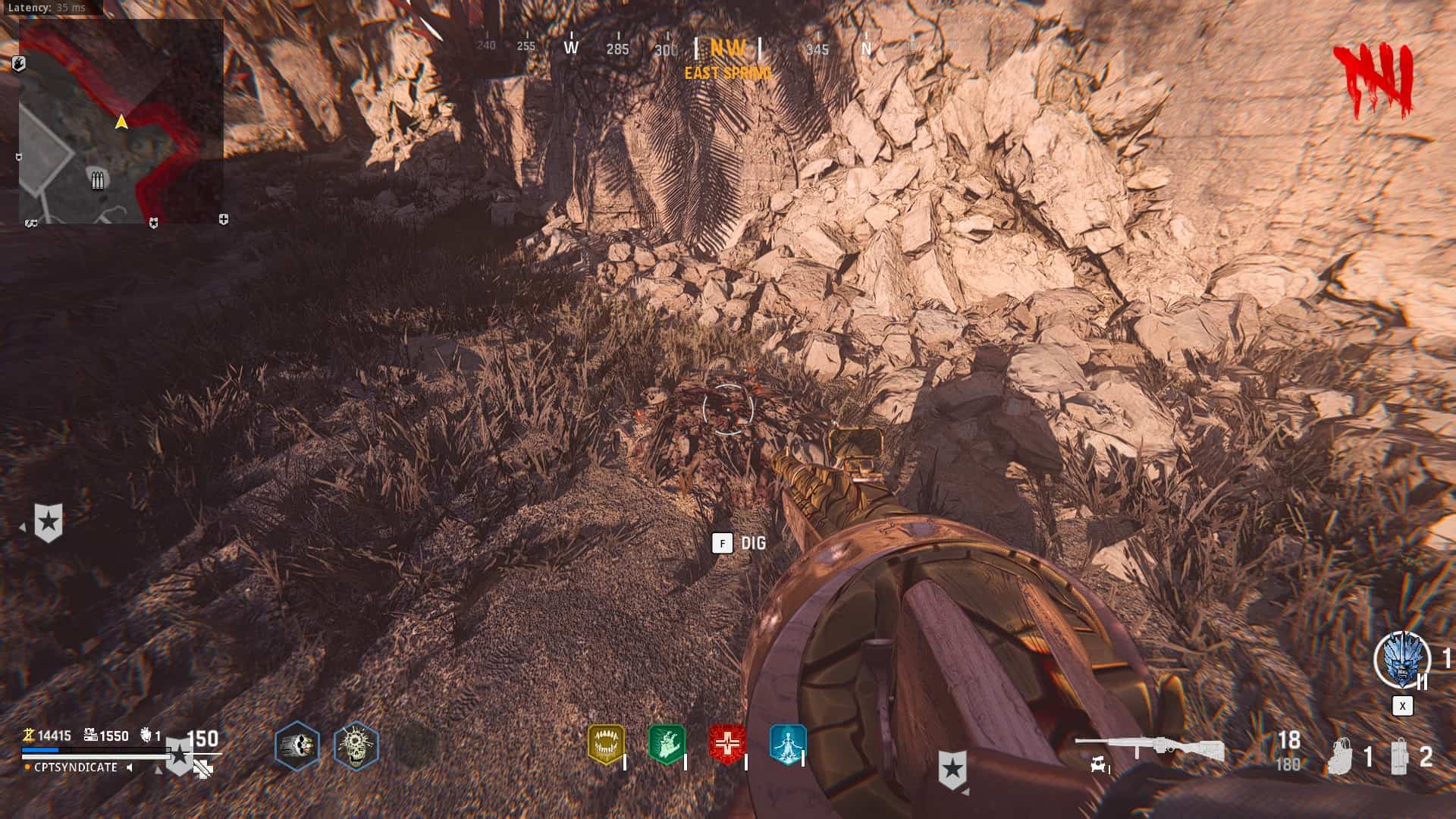
Task: Click the tactical equipment icon beside the ammo count
Action: (x=1342, y=756)
